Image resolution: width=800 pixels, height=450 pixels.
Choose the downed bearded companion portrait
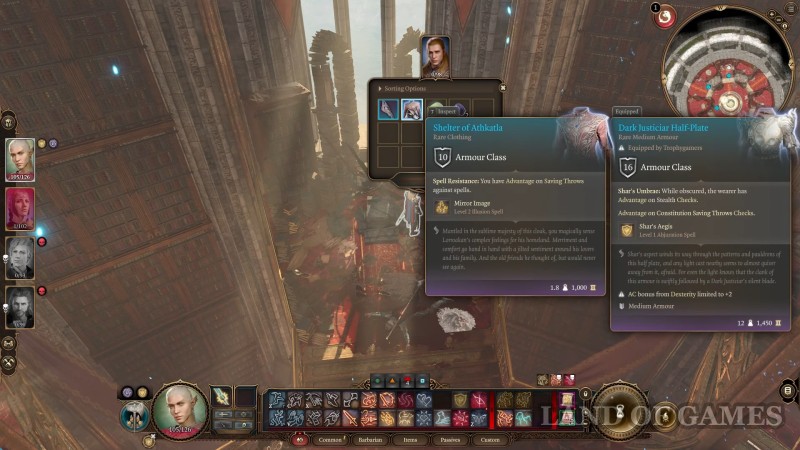20,306
